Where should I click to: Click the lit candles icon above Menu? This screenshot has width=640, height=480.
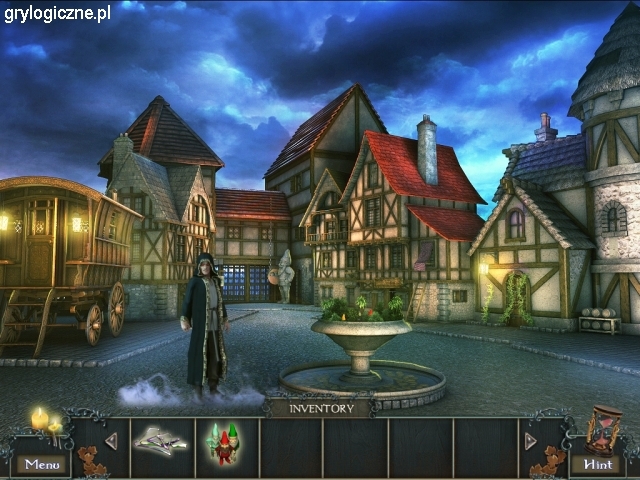(x=46, y=422)
